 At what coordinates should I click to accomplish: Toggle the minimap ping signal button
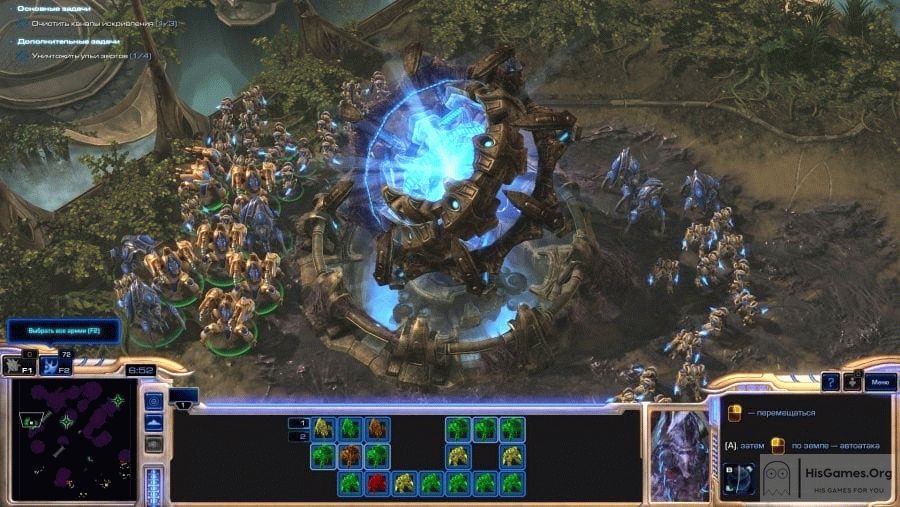coord(154,401)
